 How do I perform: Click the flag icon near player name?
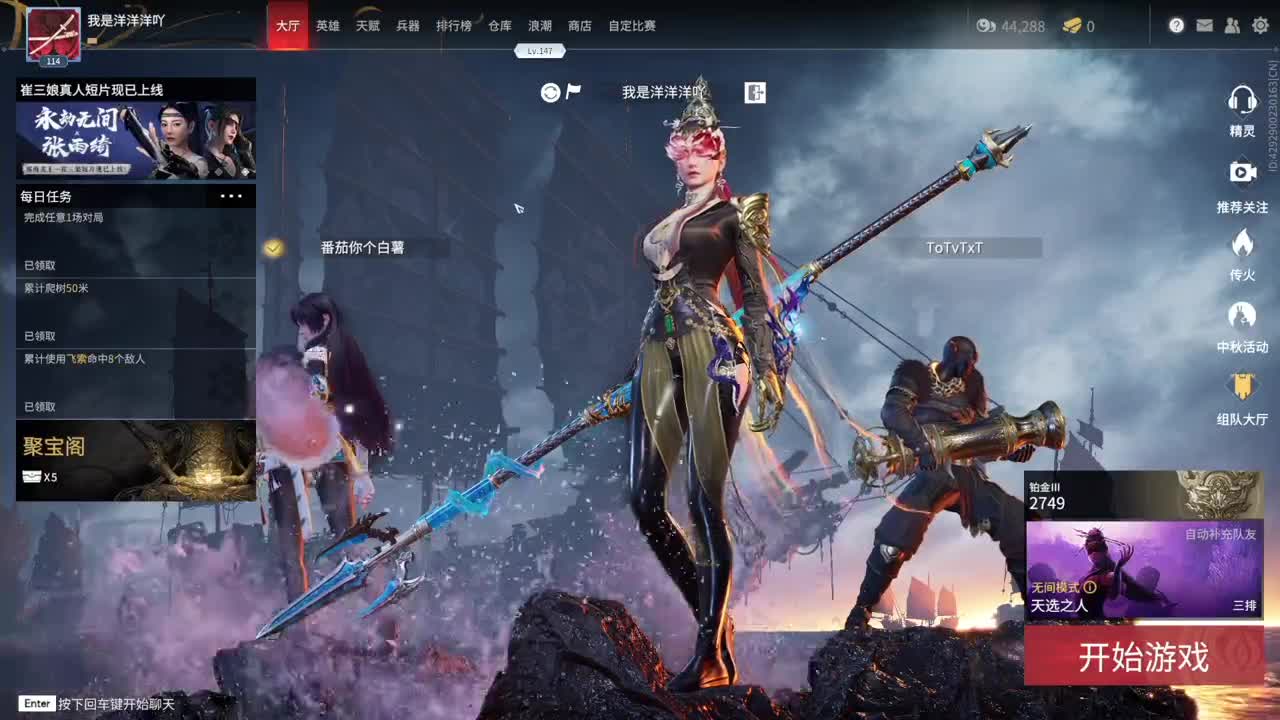point(573,90)
